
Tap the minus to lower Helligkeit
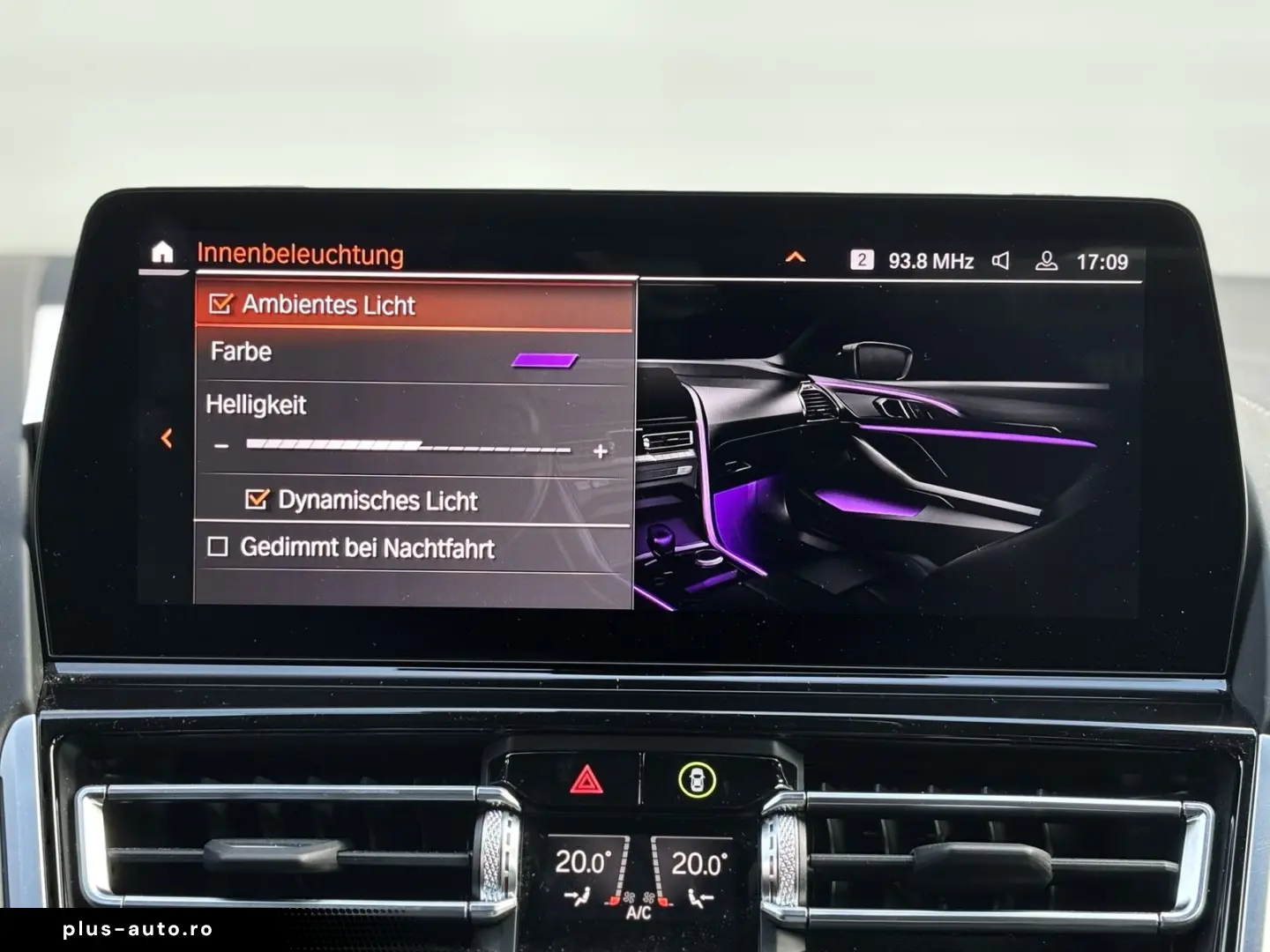[x=219, y=446]
